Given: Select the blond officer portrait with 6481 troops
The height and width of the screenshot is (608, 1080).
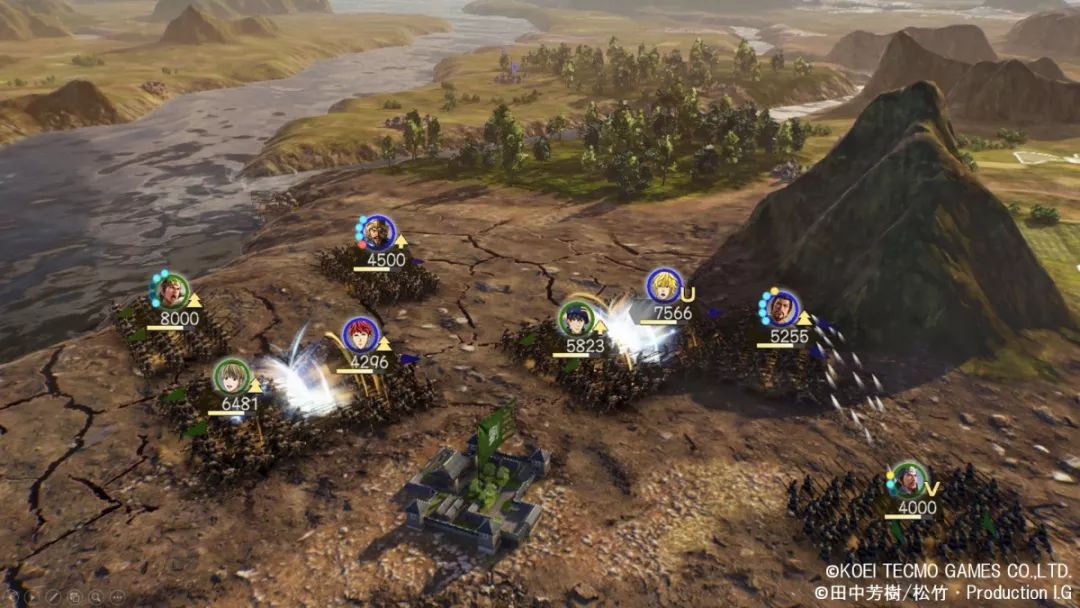Looking at the screenshot, I should pos(231,376).
